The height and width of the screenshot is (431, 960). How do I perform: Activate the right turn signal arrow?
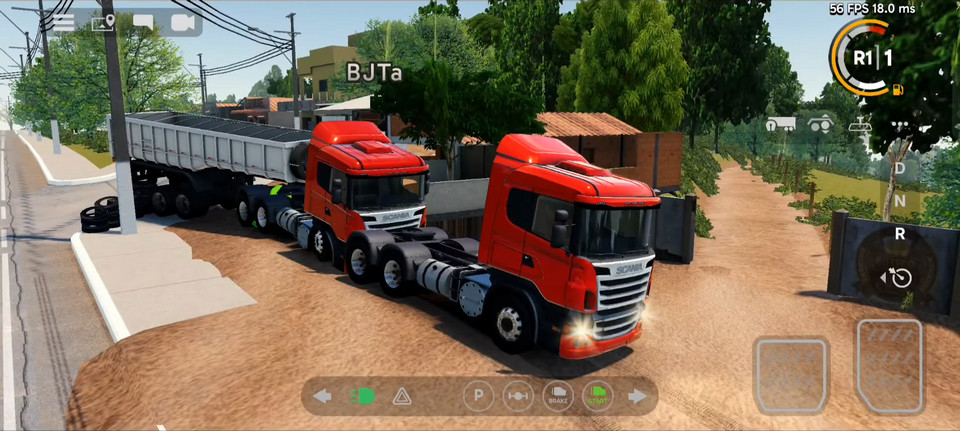pos(637,396)
